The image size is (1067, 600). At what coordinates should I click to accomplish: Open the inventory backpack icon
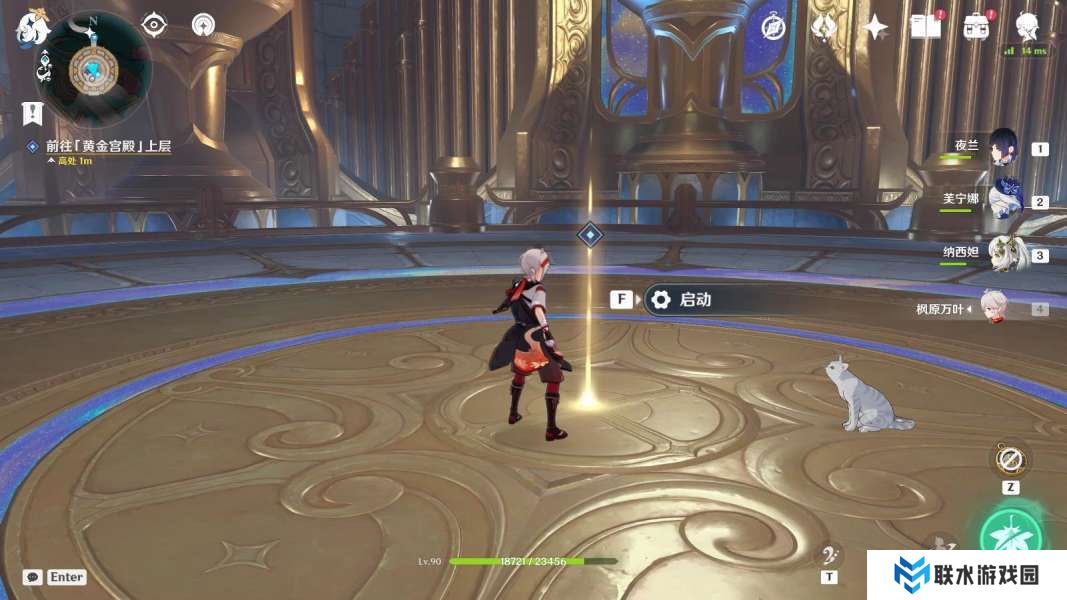[977, 27]
